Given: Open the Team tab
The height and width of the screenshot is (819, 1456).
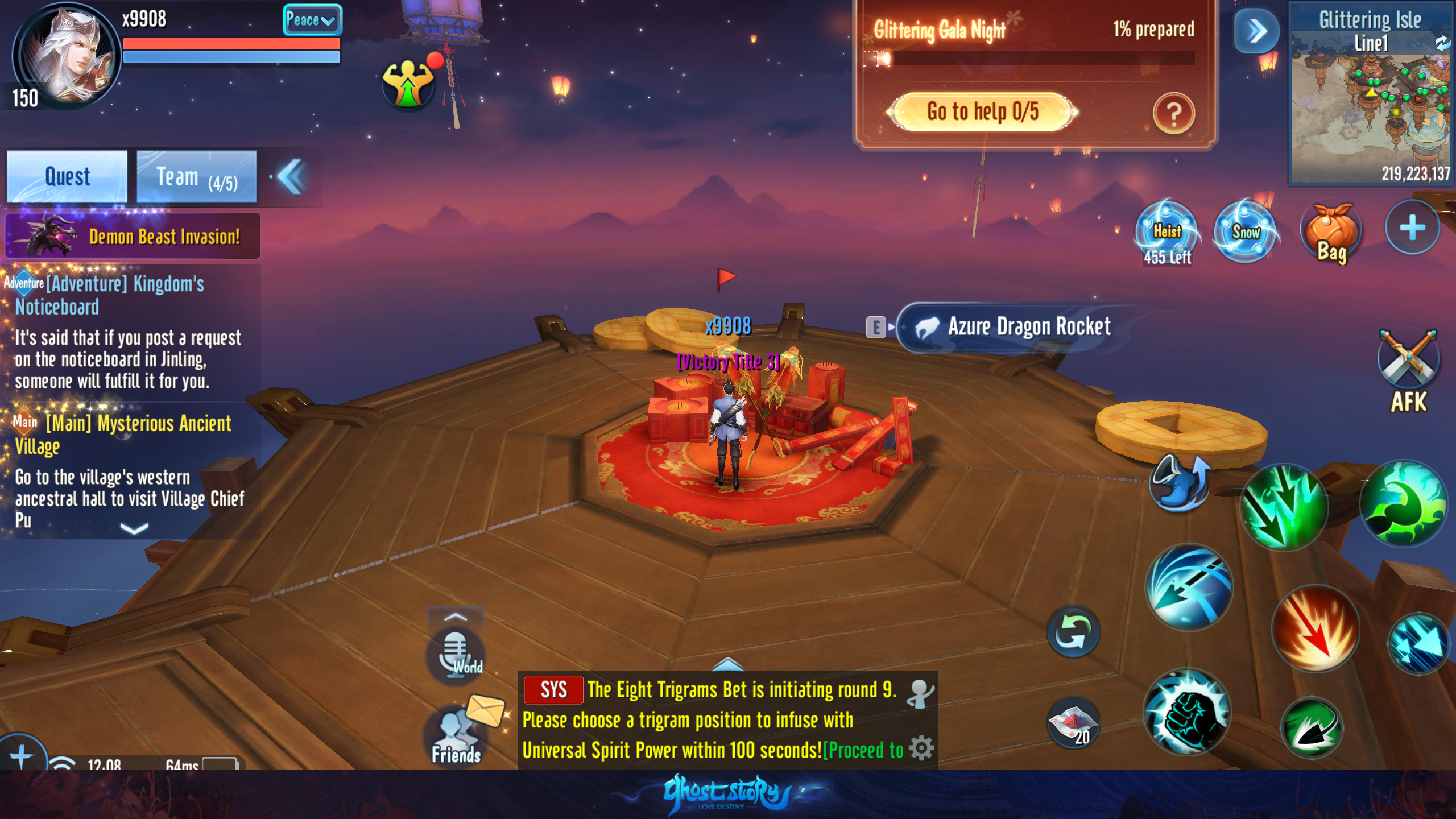Looking at the screenshot, I should [197, 176].
